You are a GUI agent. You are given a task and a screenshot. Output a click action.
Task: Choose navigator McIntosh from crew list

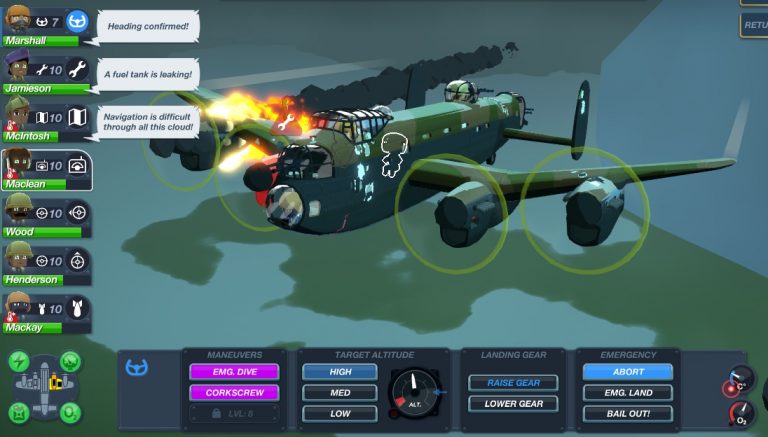46,120
